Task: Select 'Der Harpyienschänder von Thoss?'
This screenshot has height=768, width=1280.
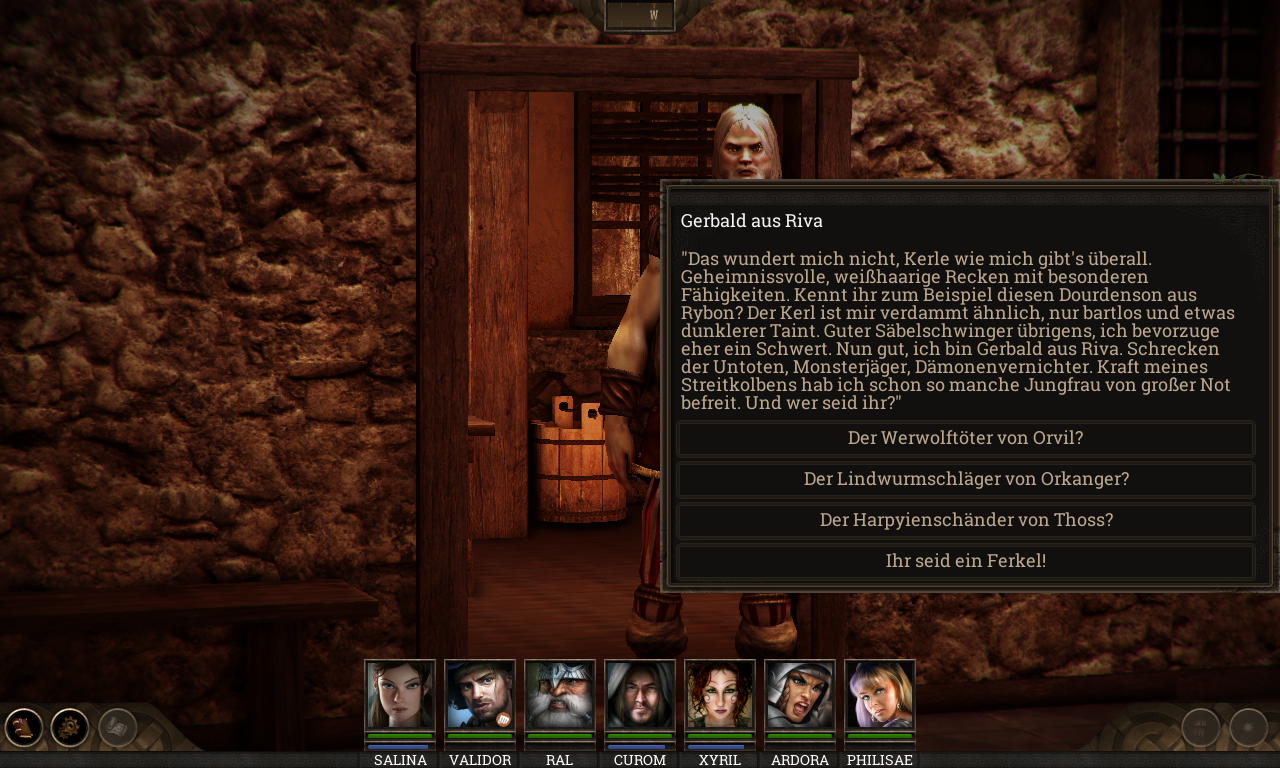Action: [966, 520]
